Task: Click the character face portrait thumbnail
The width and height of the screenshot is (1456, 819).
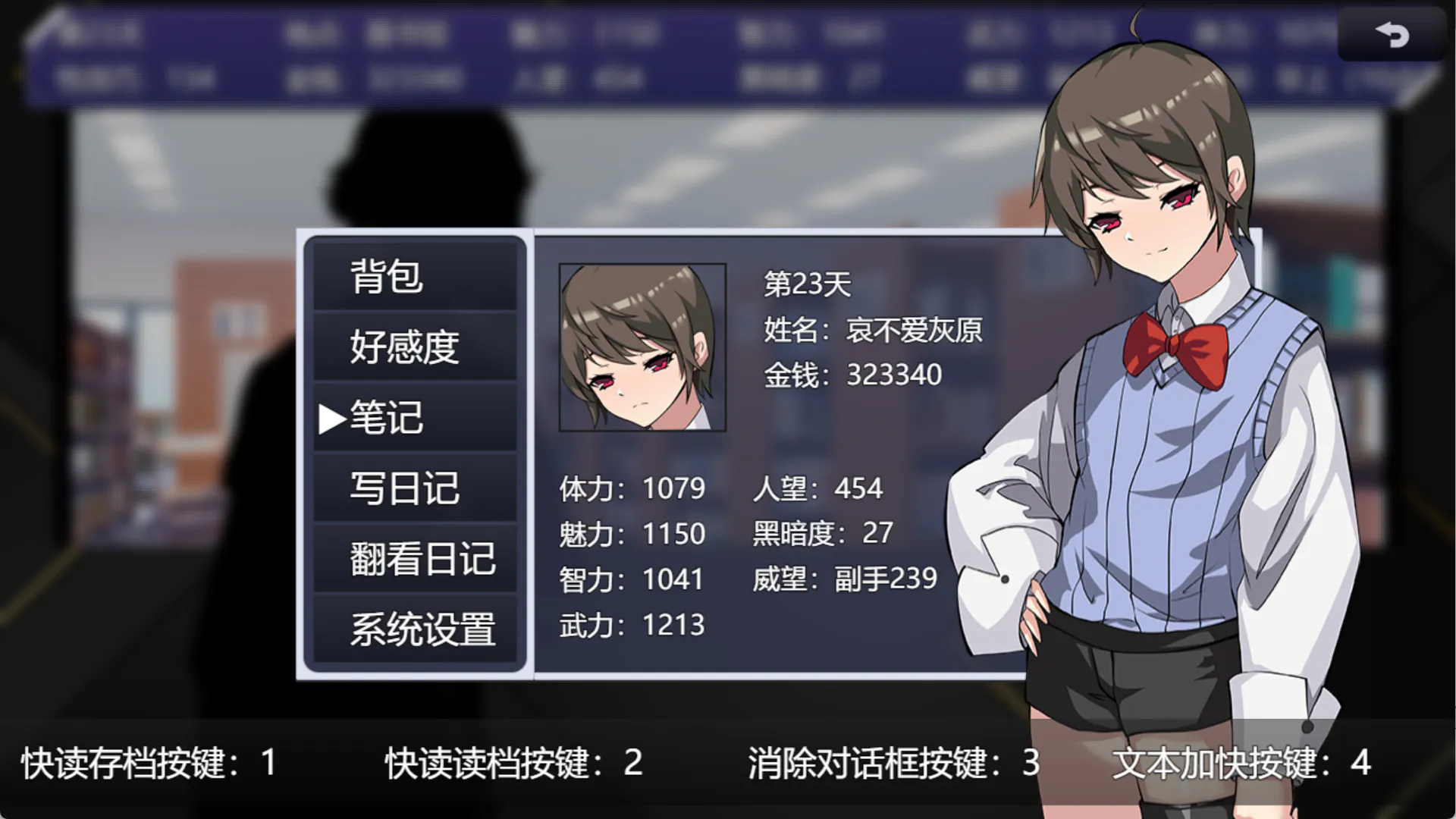Action: (x=642, y=347)
